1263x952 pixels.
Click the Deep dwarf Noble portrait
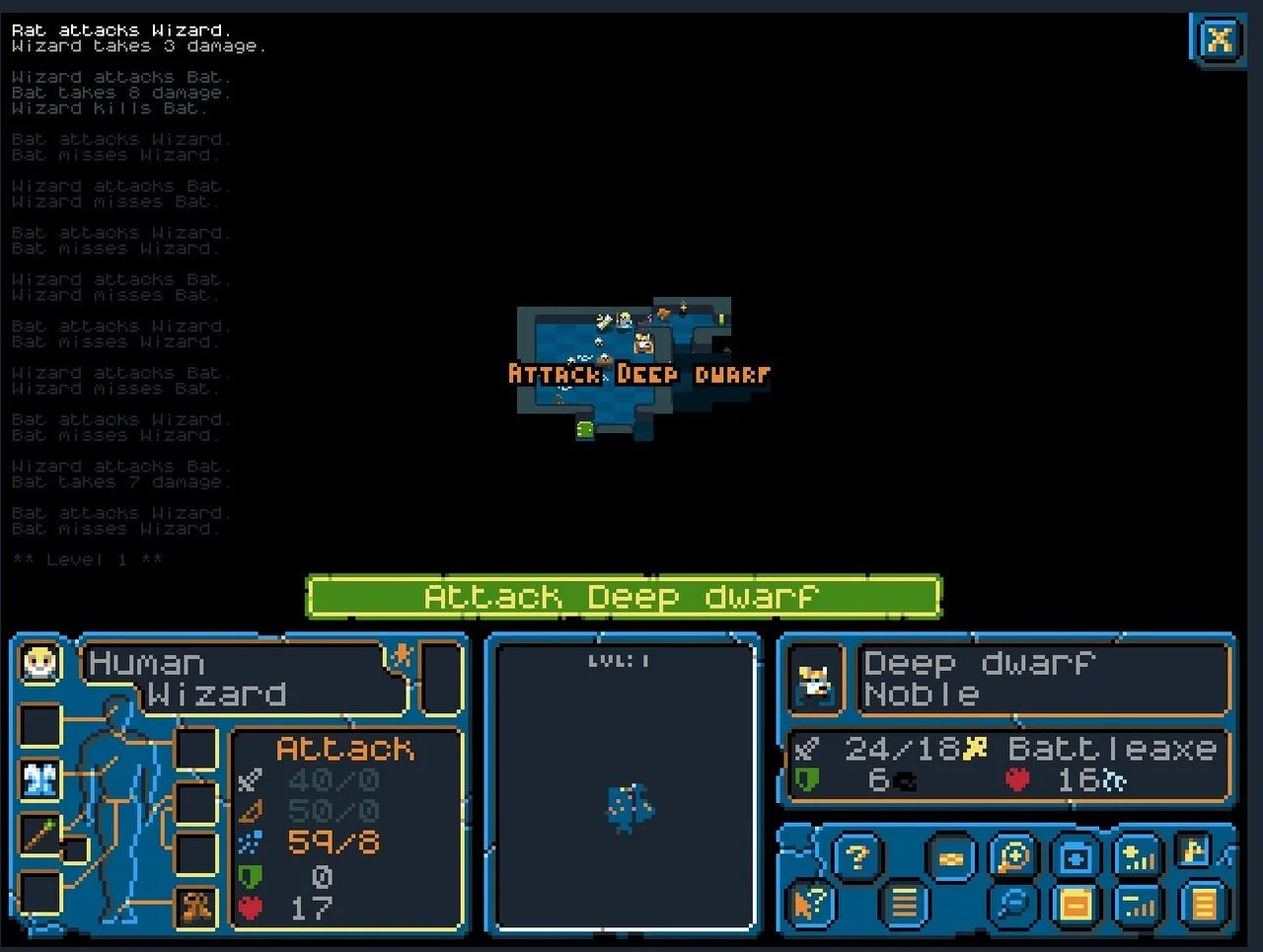tap(813, 678)
